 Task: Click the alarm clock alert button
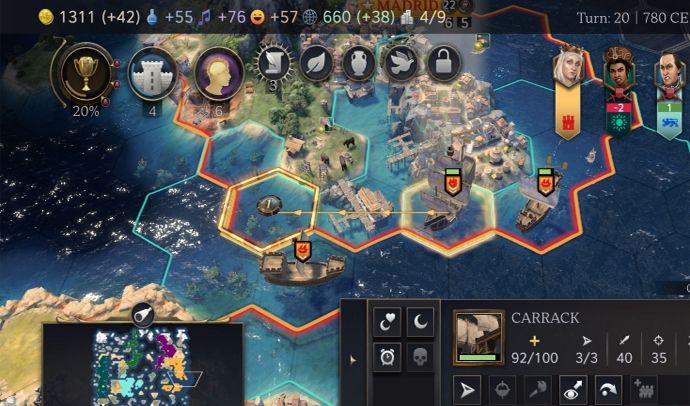[x=387, y=356]
